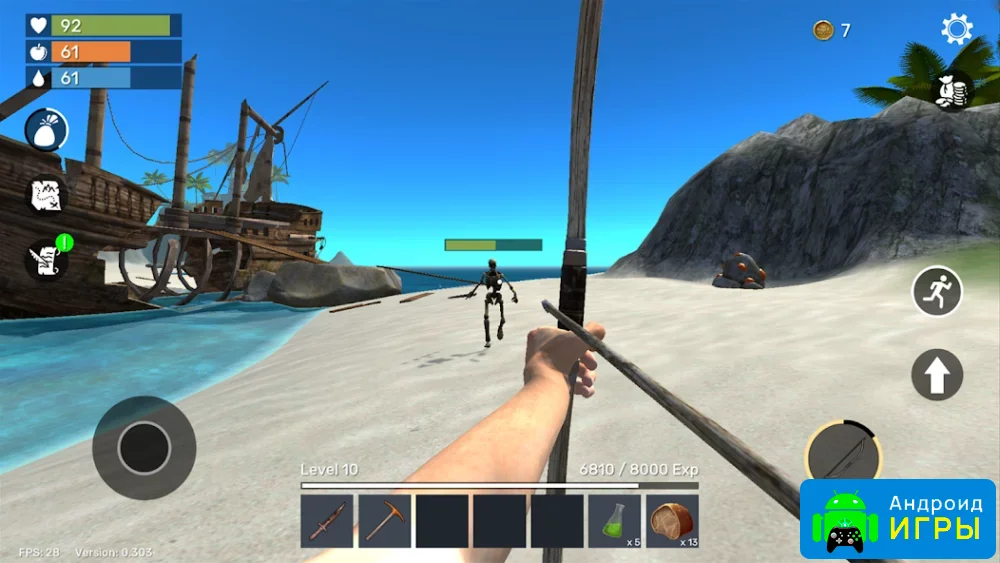Tap the virtual movement joystick
Image resolution: width=1000 pixels, height=563 pixels.
click(144, 447)
